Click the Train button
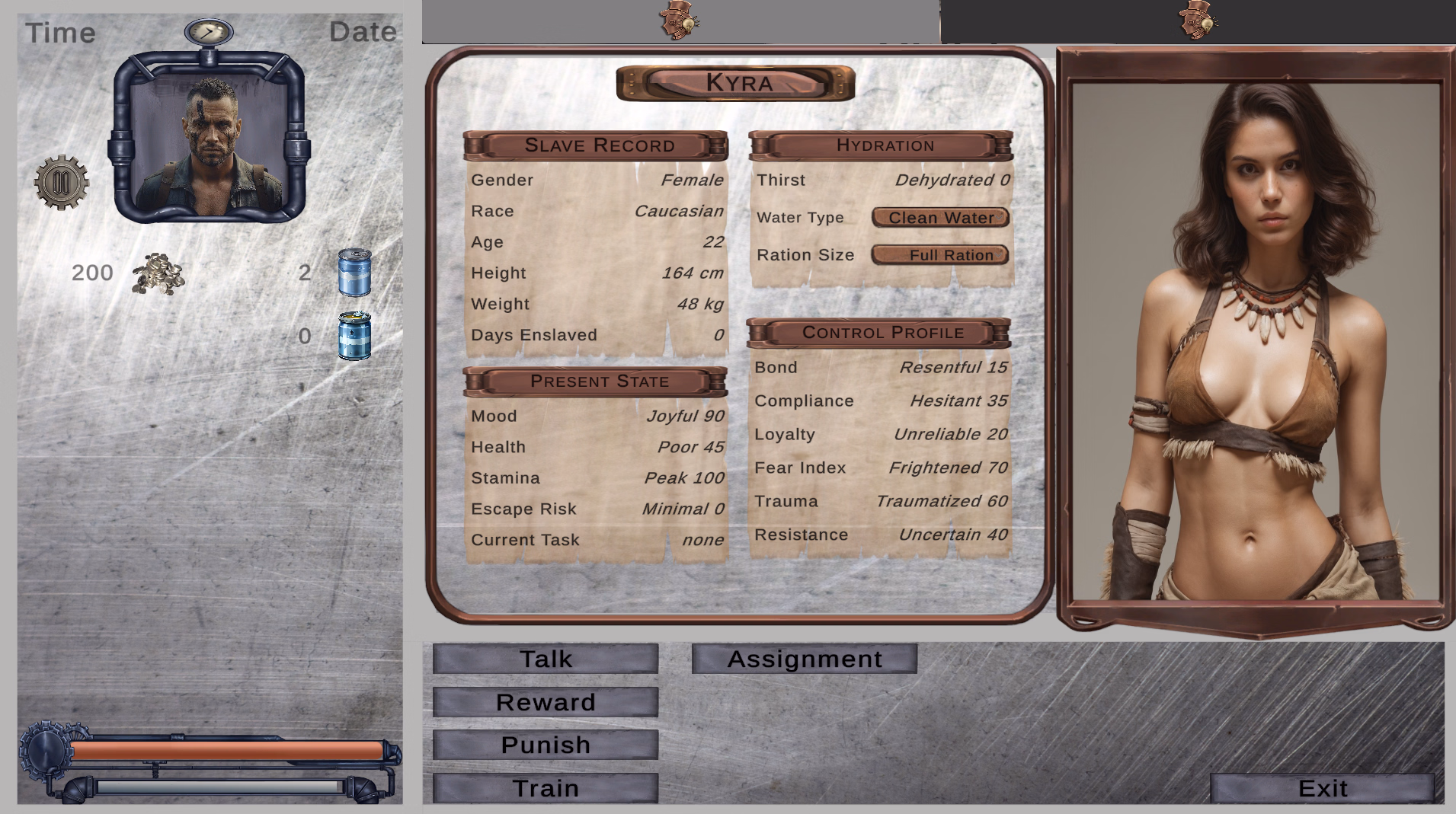The image size is (1456, 814). (545, 788)
